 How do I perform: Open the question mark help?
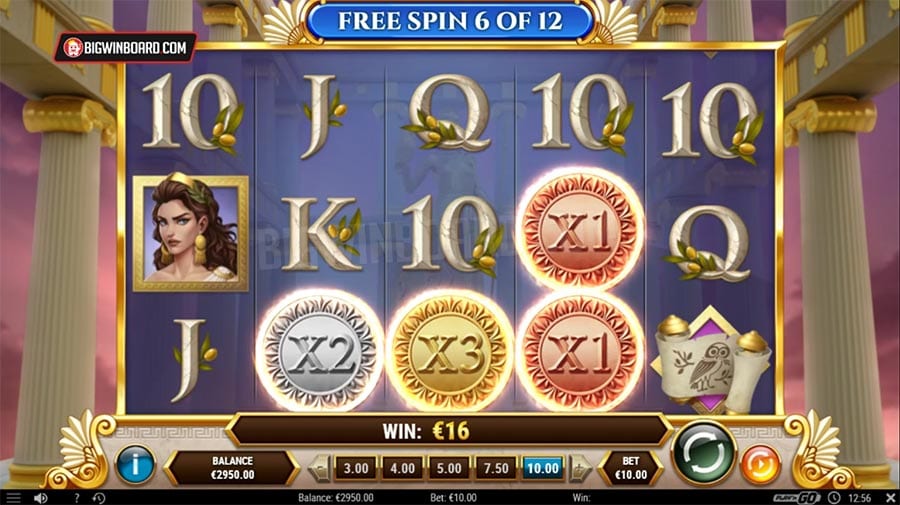(76, 497)
